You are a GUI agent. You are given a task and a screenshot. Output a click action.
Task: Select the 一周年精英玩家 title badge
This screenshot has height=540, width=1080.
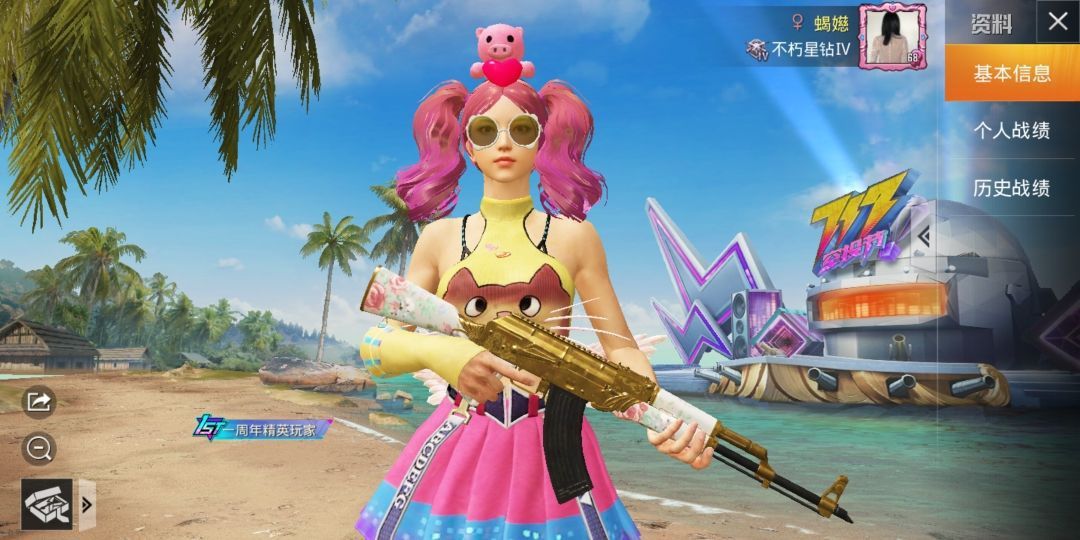point(262,429)
